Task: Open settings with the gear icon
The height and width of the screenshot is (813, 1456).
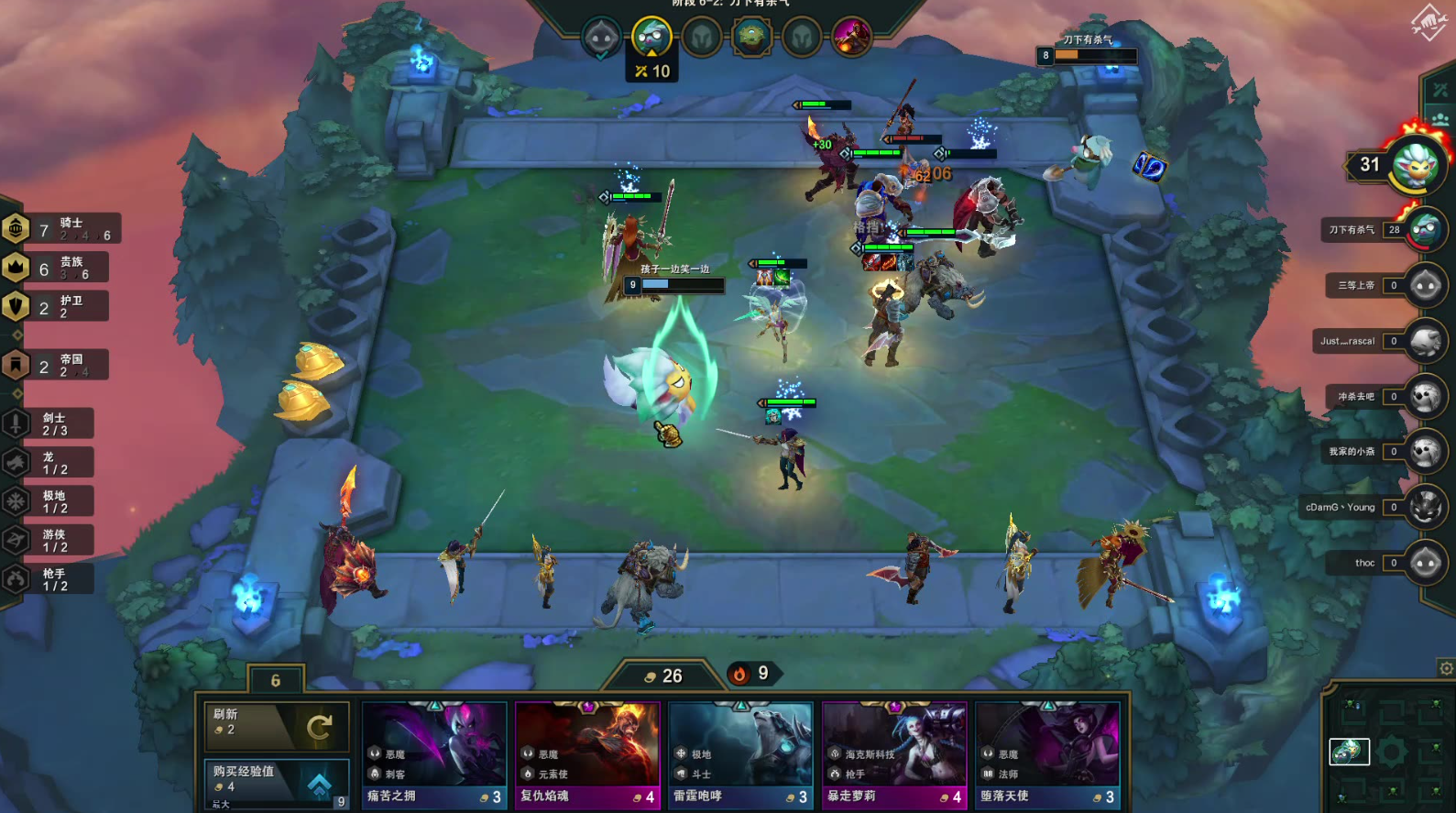Action: 1446,668
